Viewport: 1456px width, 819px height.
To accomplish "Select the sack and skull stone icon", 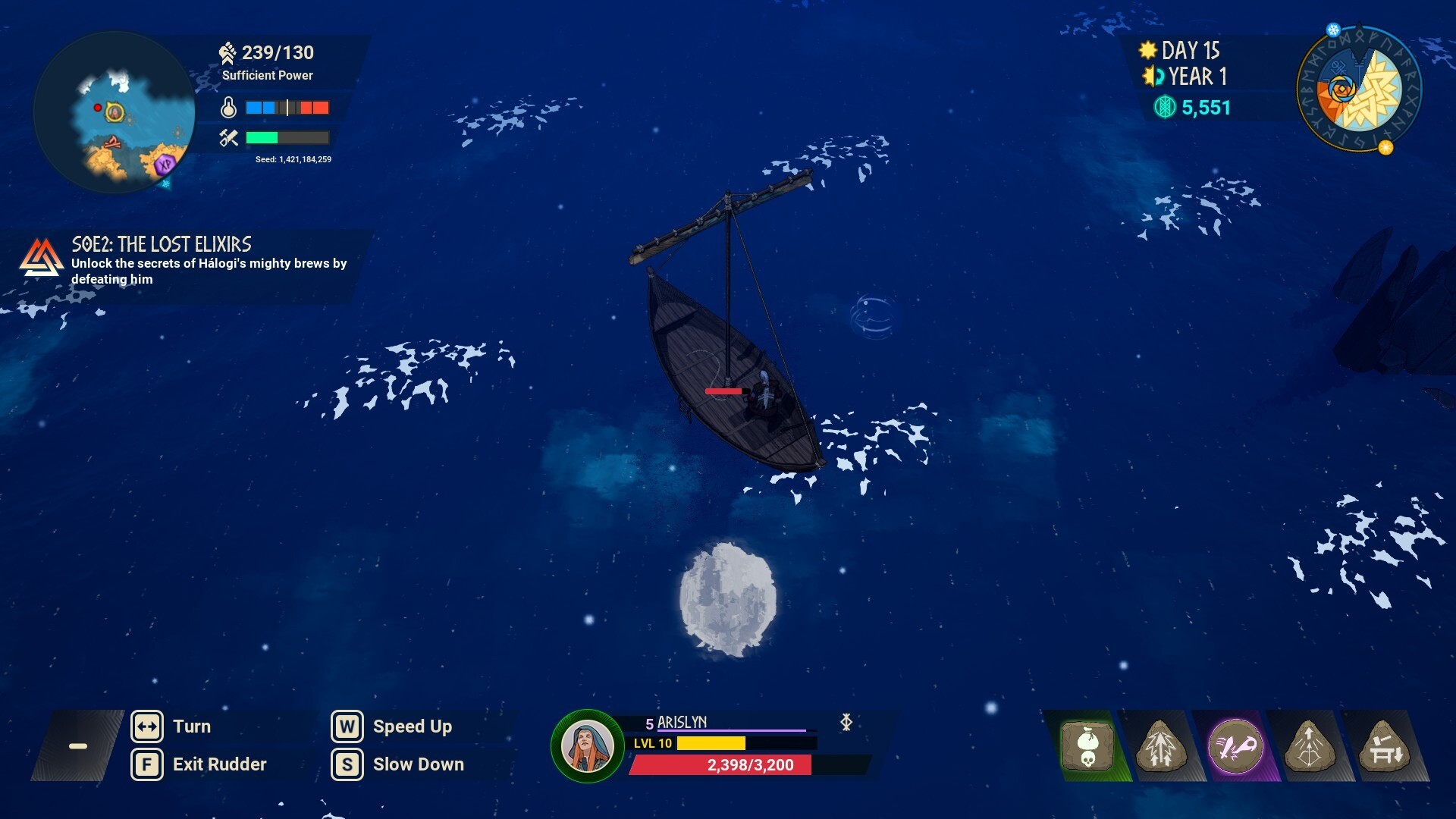I will pos(1087,746).
